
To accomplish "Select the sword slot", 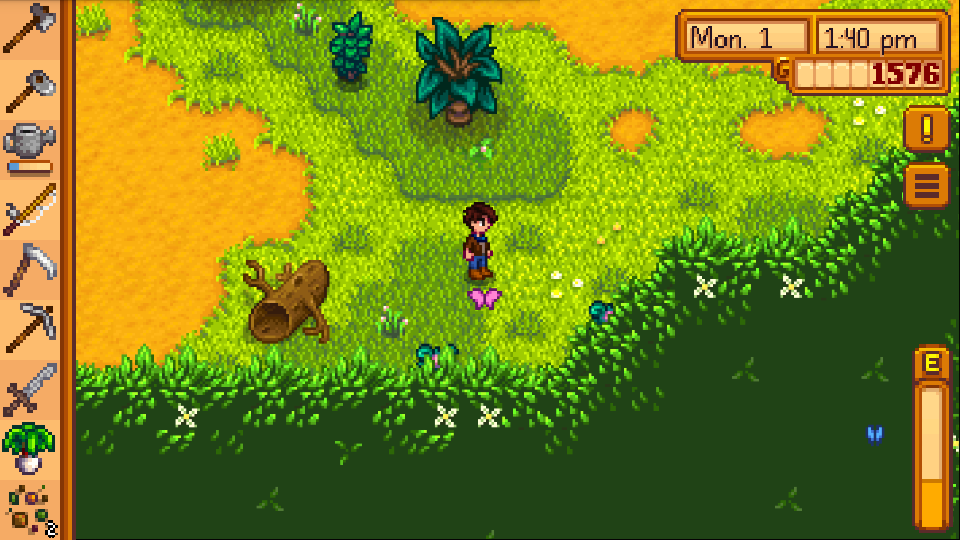I will point(28,388).
